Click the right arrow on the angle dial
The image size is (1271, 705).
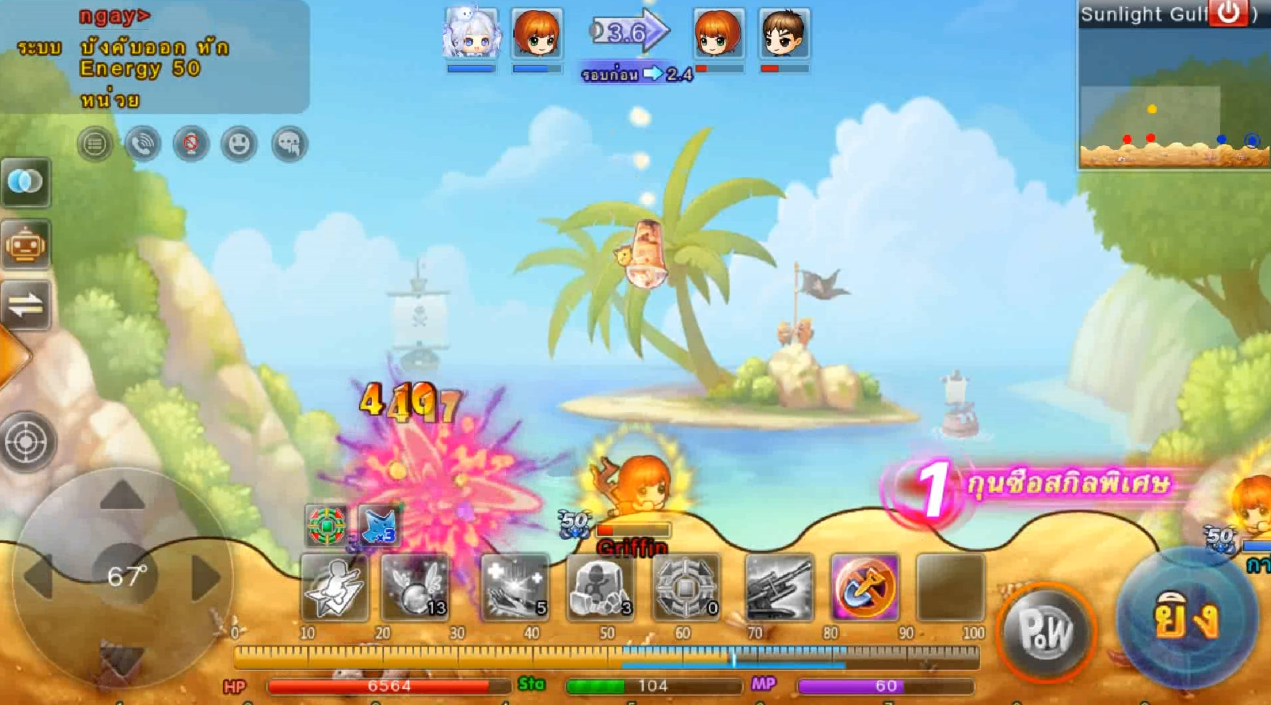point(205,578)
